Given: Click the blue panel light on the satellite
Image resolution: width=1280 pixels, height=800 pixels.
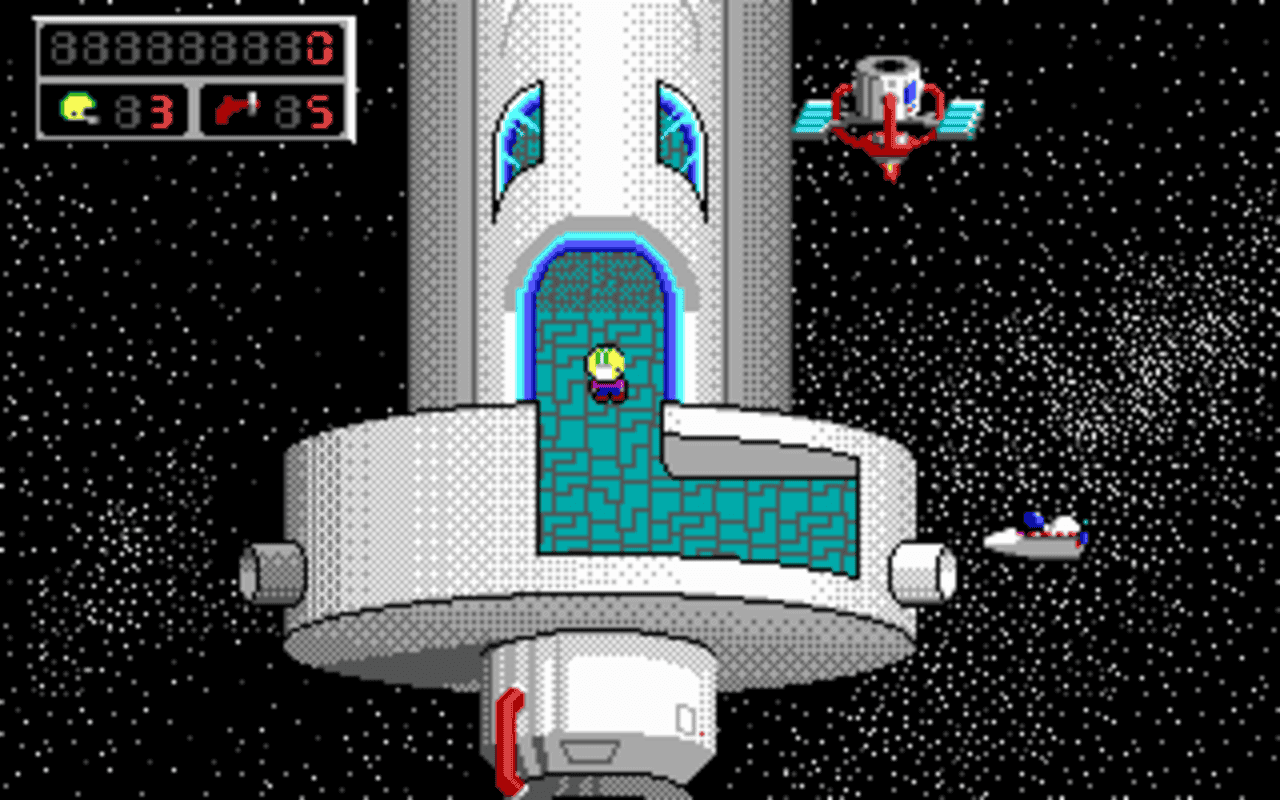Looking at the screenshot, I should tap(910, 92).
